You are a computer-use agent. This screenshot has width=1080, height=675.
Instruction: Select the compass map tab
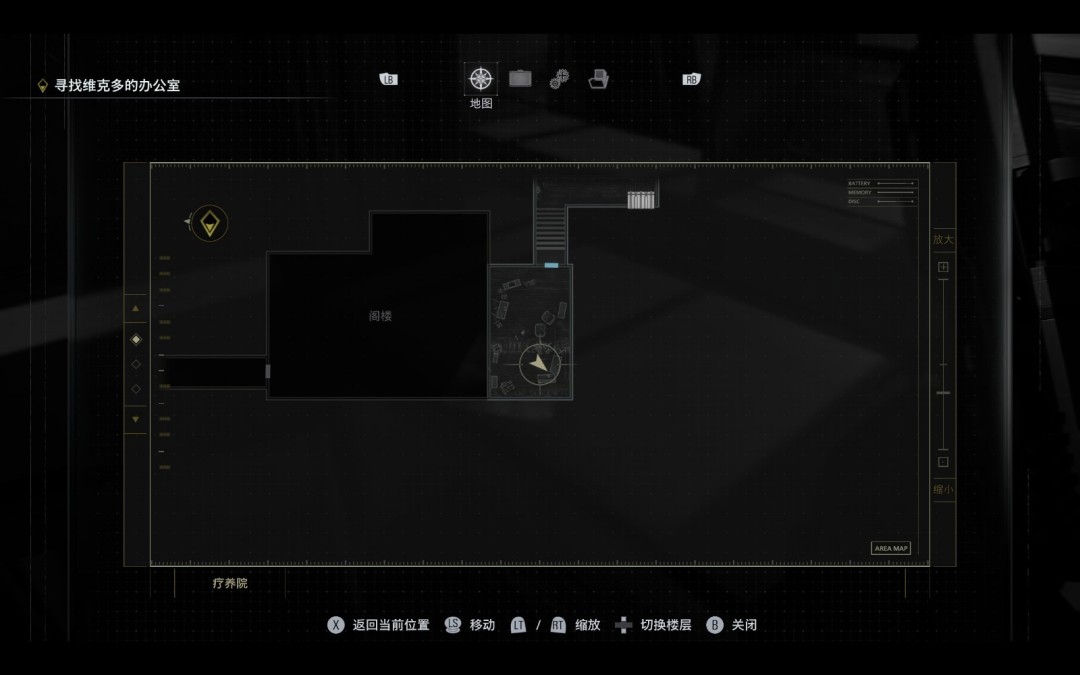(481, 78)
